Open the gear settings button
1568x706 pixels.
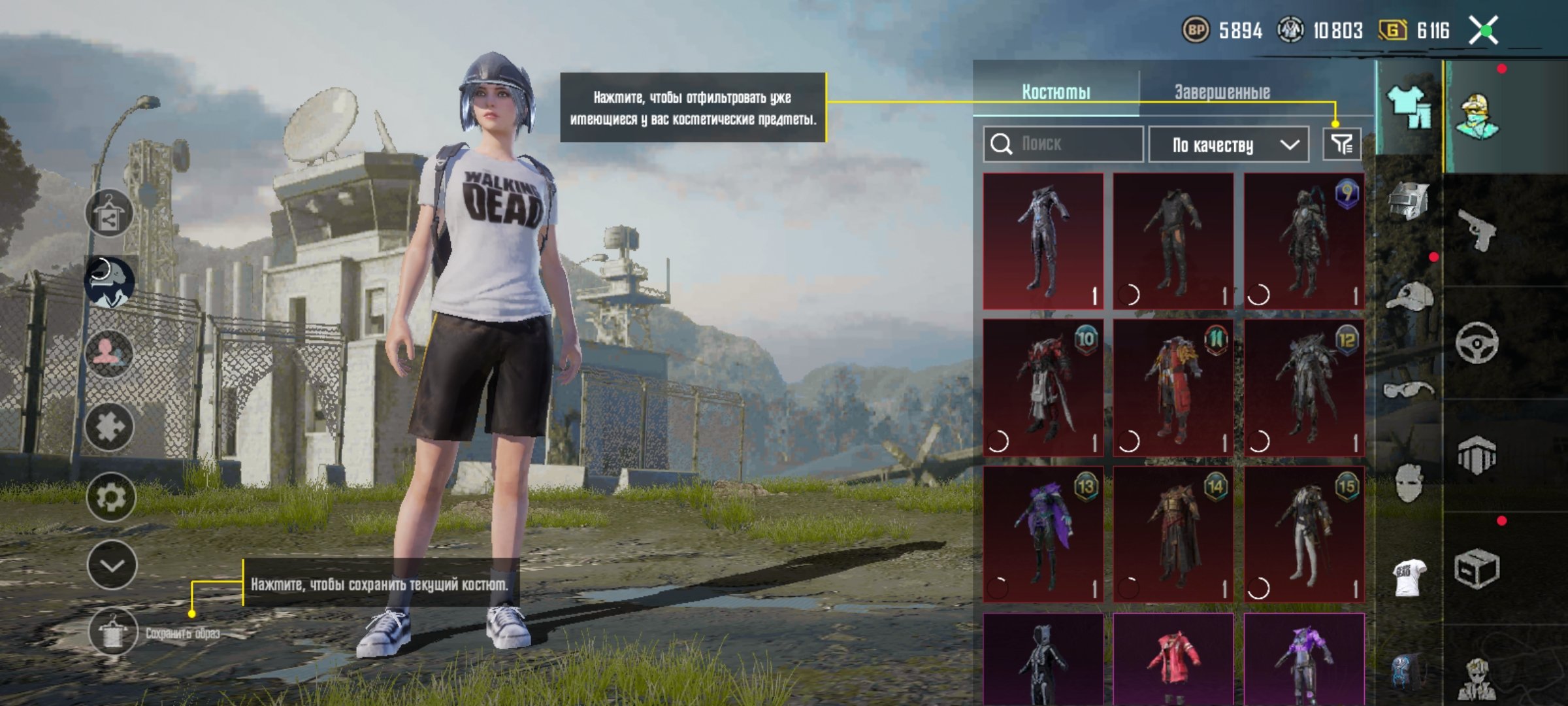pos(110,497)
